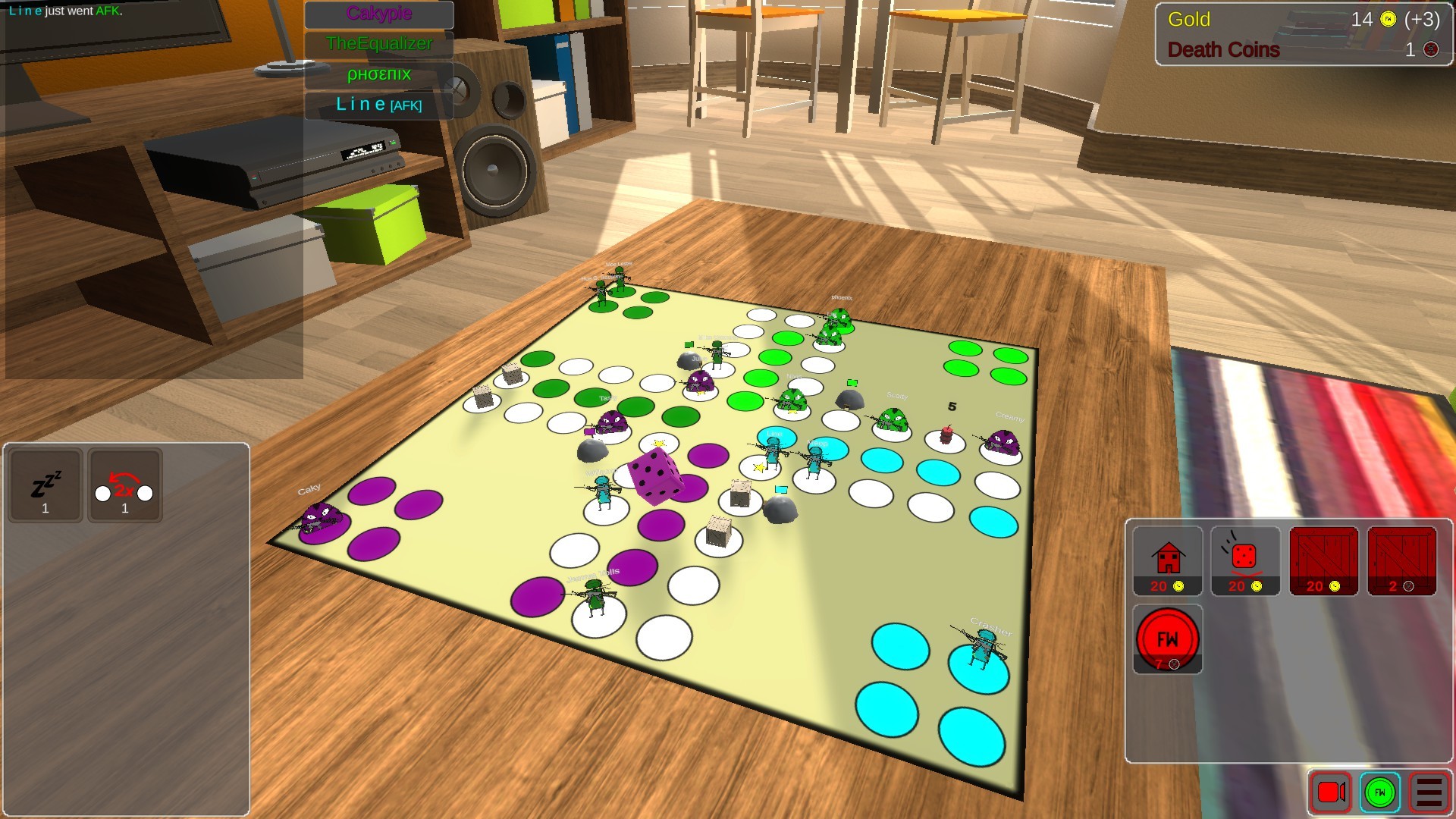1456x819 pixels.
Task: Click Cakypie in the player list
Action: pos(378,14)
